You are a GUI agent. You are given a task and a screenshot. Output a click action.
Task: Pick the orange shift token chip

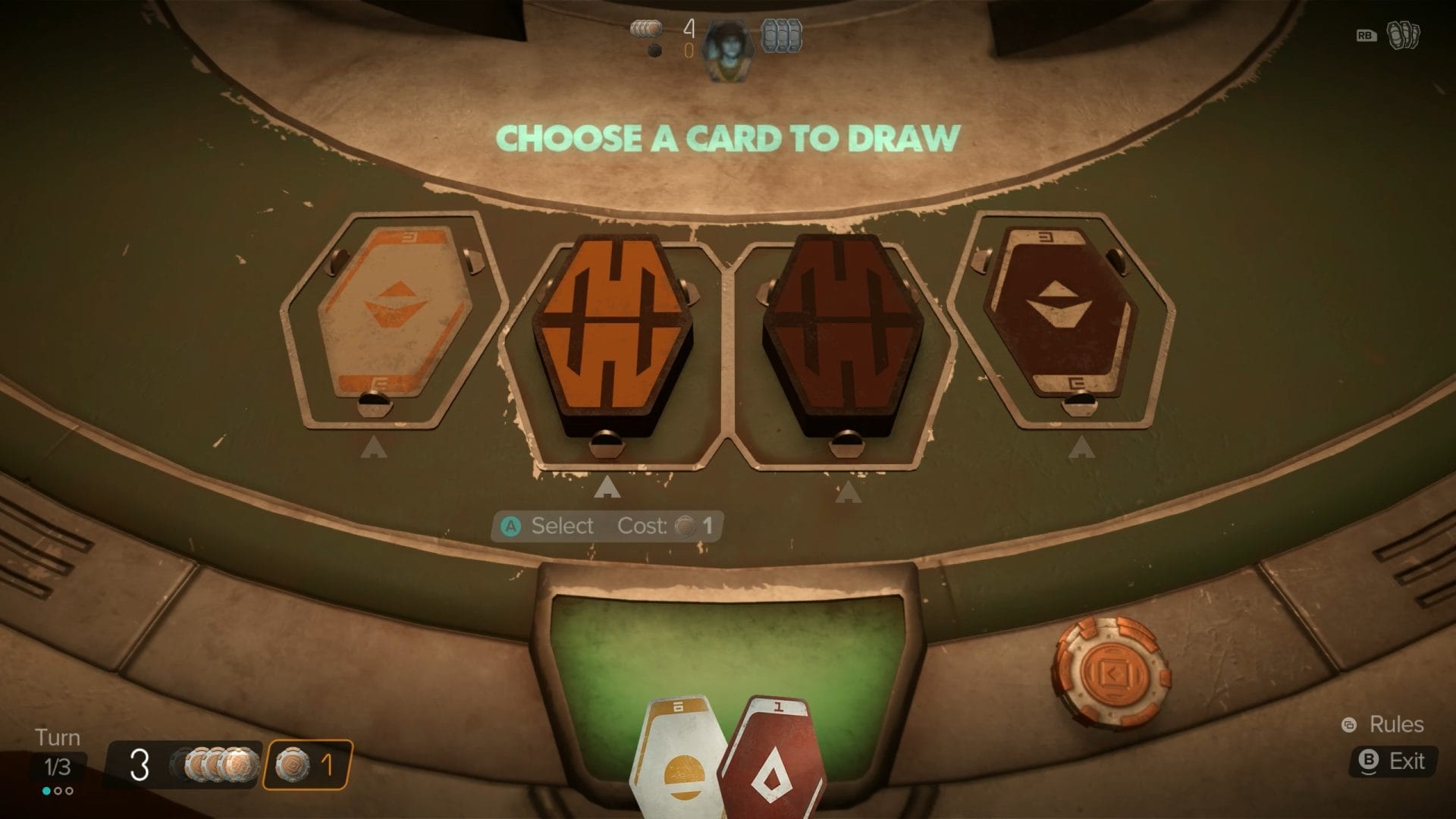(1110, 670)
